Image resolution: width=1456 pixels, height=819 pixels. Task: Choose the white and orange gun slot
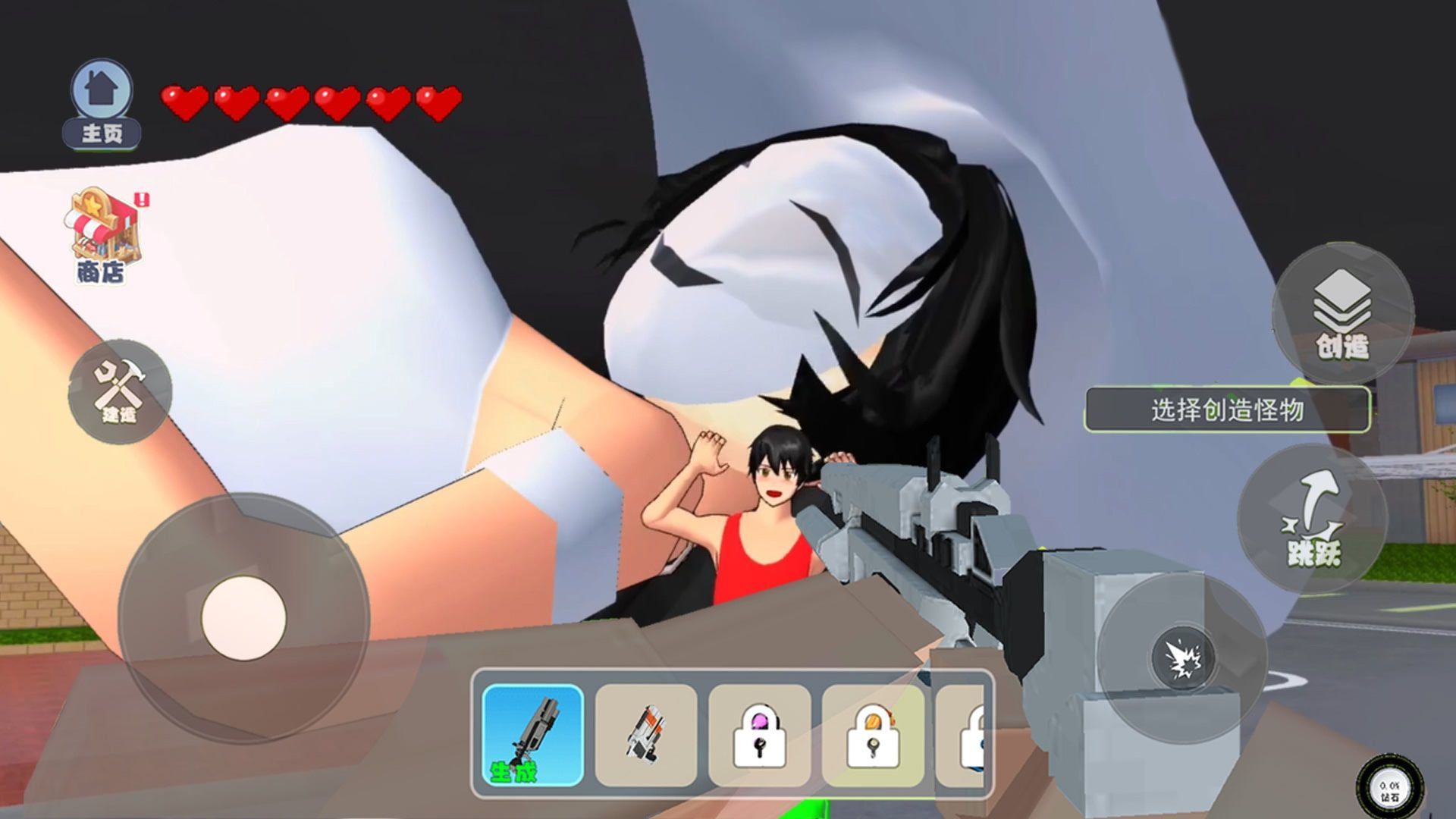pyautogui.click(x=646, y=735)
